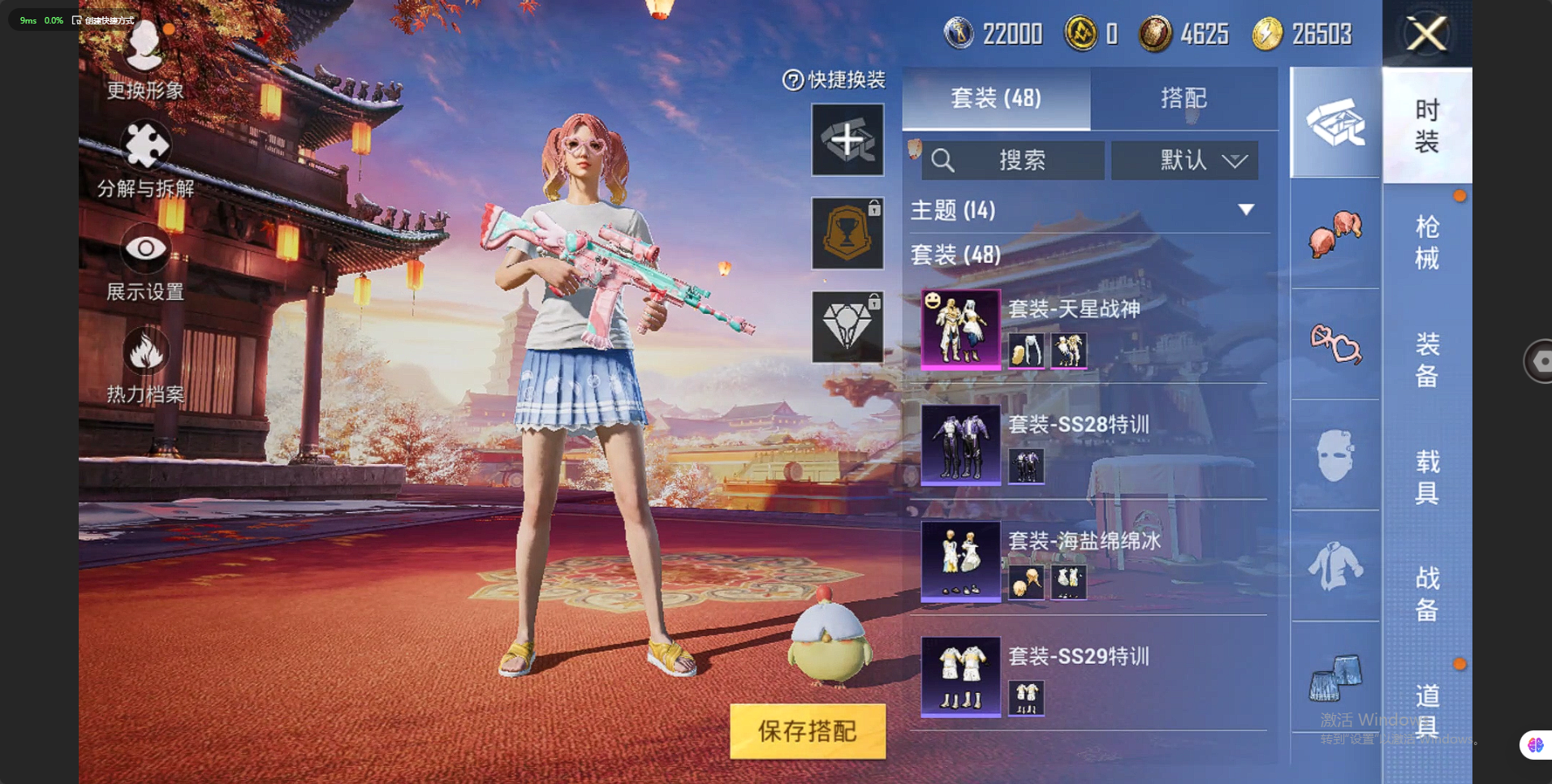Add a quick outfit slot with plus
The image size is (1552, 784).
click(x=847, y=140)
